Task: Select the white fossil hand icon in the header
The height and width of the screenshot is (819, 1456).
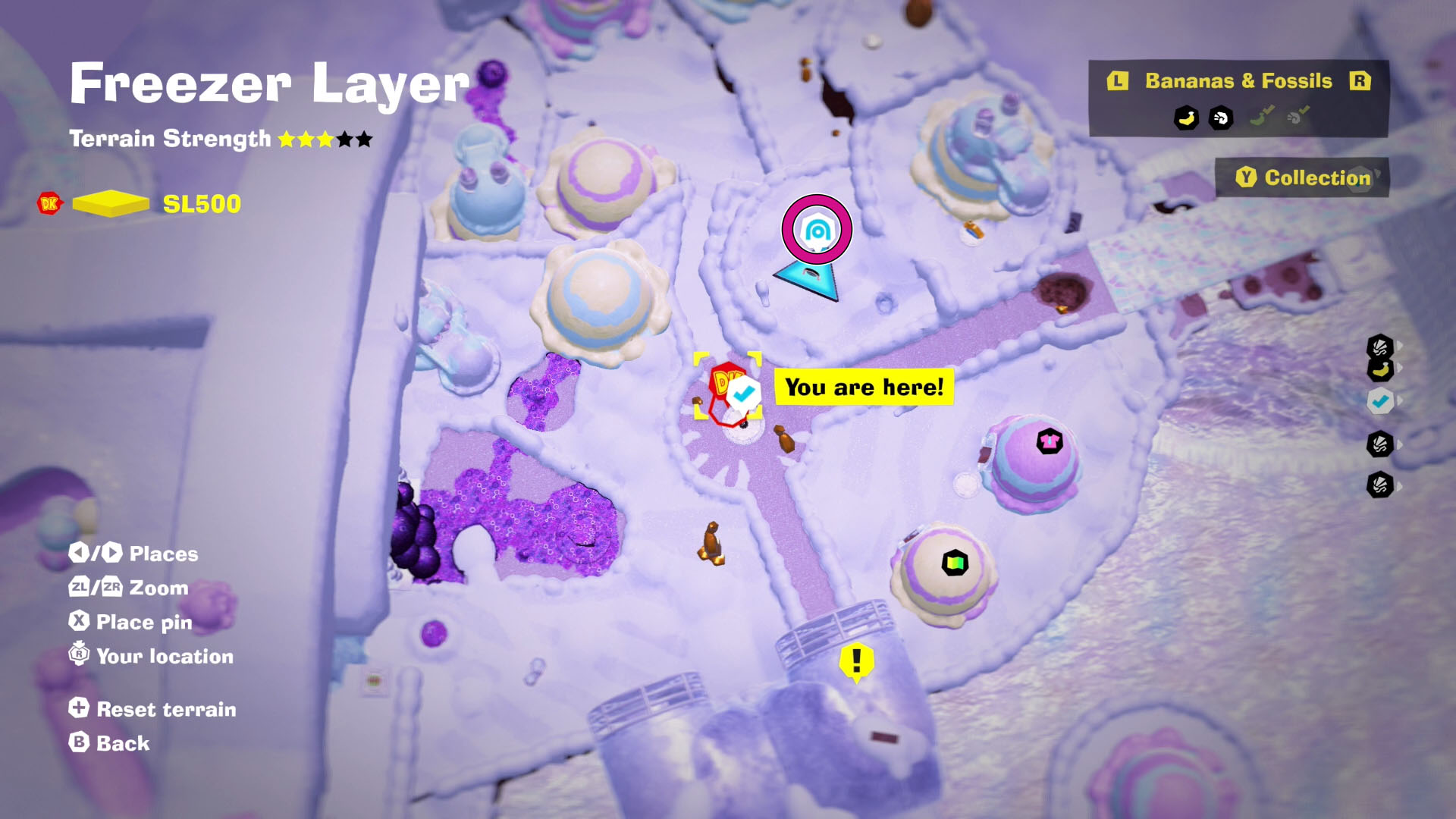Action: pyautogui.click(x=1221, y=118)
